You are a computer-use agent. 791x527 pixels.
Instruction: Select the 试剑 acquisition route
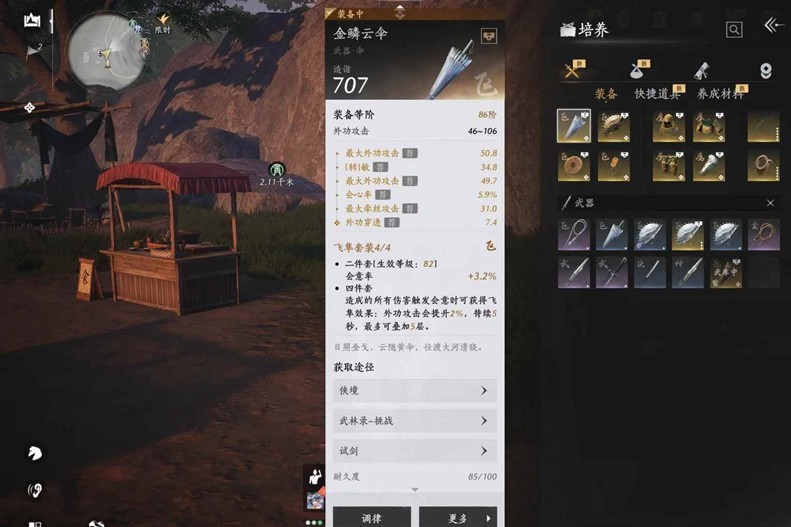pos(414,451)
